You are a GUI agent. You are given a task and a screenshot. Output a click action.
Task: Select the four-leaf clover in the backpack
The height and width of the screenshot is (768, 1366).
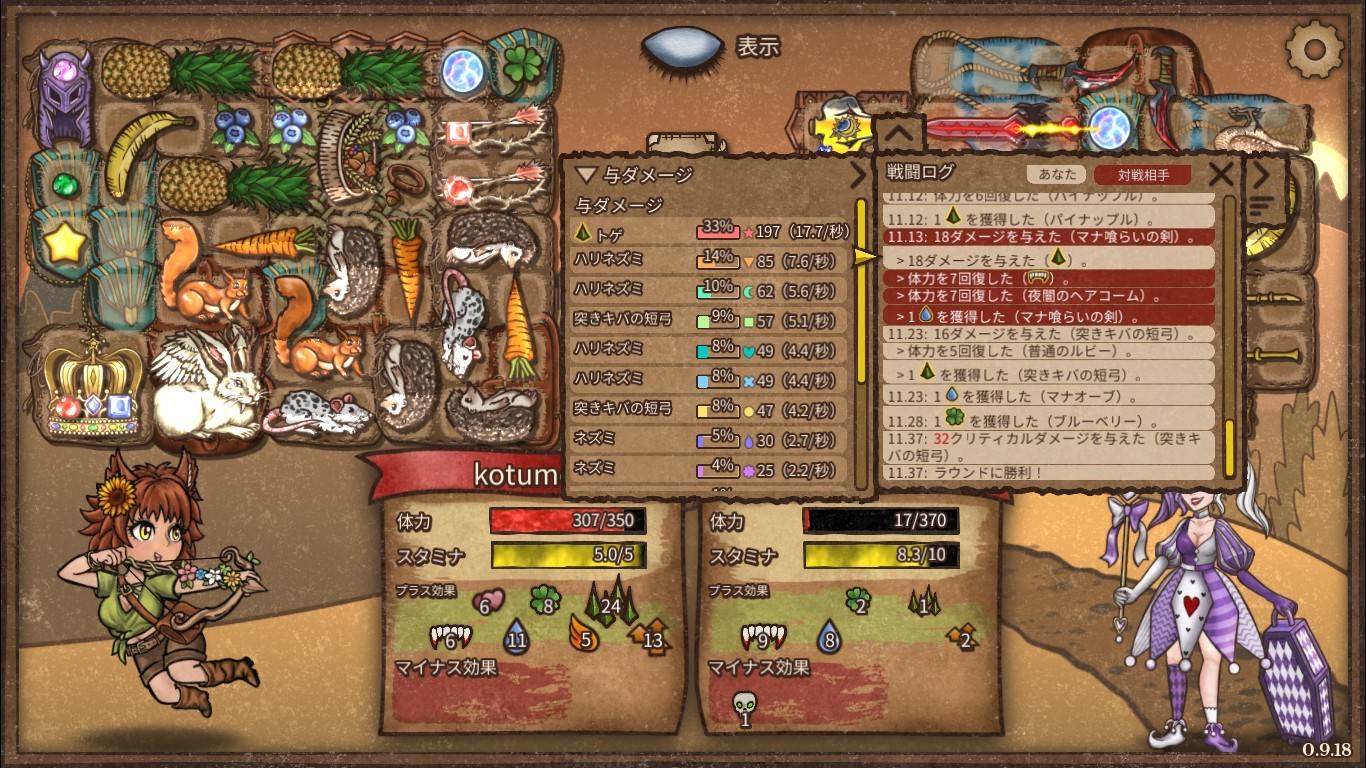tap(519, 75)
